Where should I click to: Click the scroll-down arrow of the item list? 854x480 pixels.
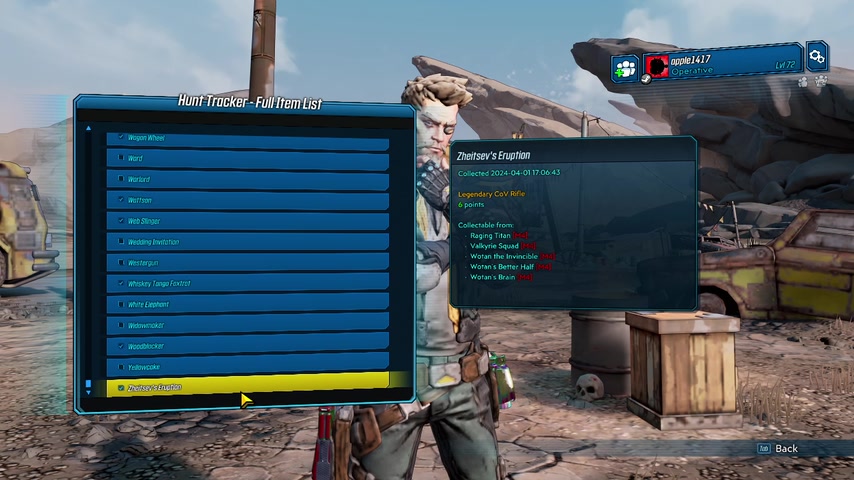(88, 393)
